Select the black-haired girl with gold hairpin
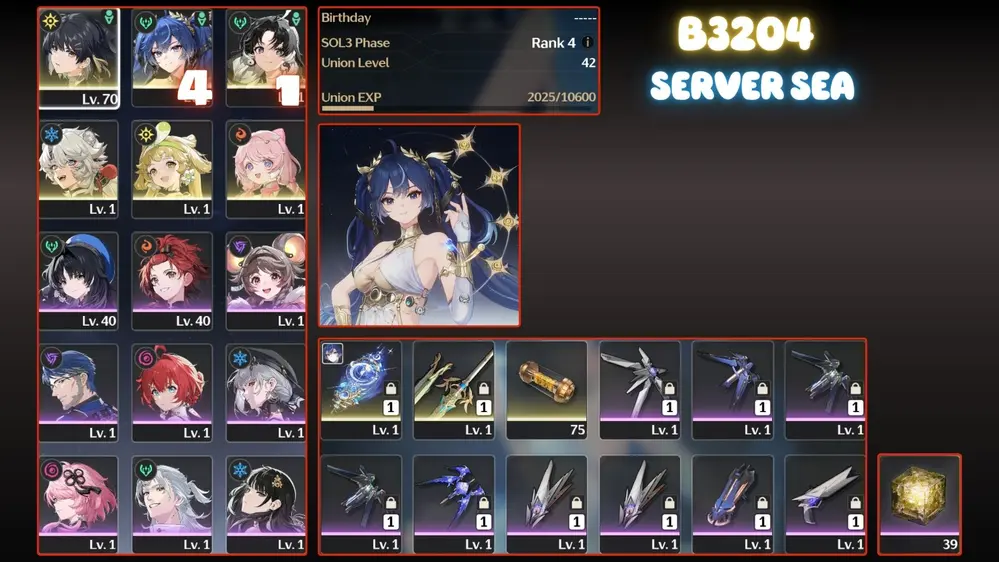Screen dimensions: 999x562 click(265, 505)
